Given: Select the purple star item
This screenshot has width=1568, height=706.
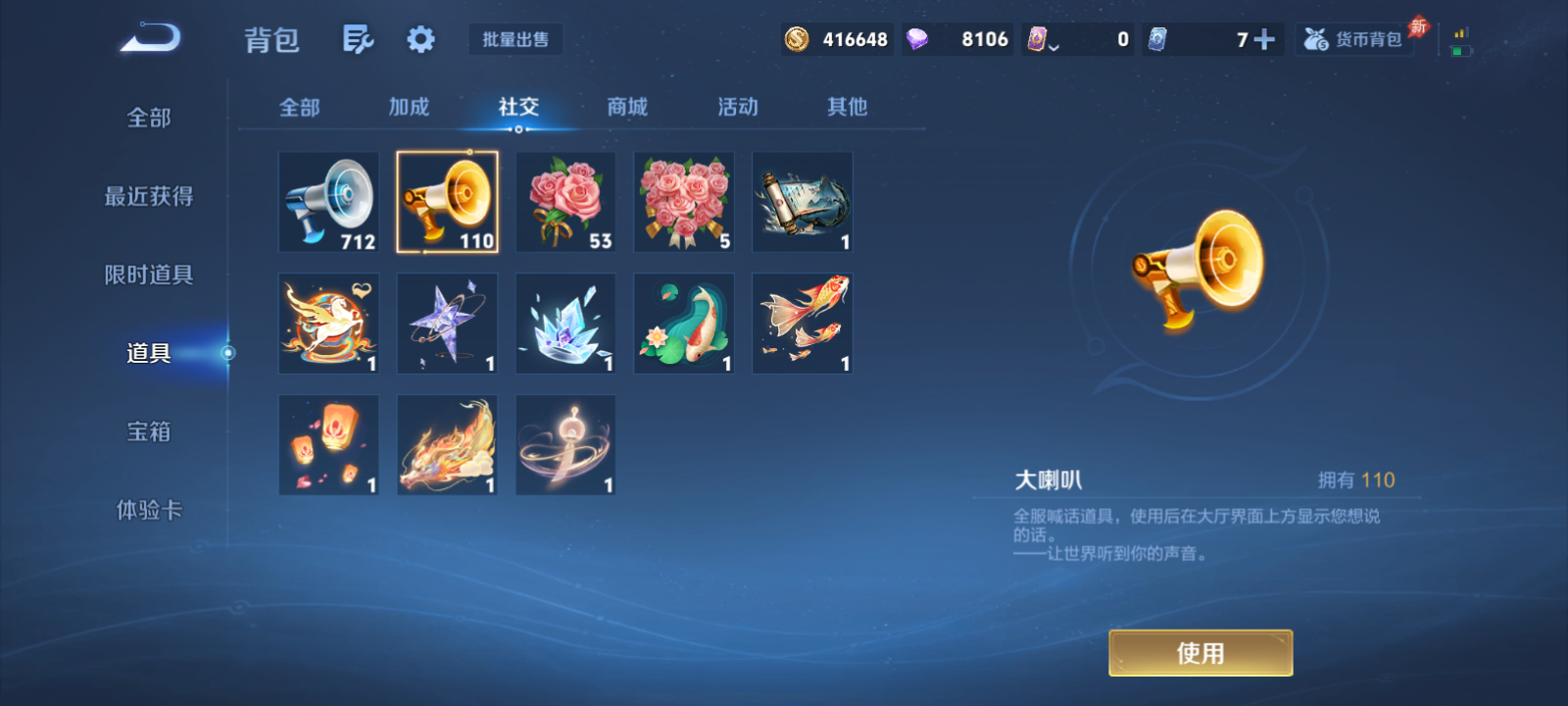Looking at the screenshot, I should 447,324.
